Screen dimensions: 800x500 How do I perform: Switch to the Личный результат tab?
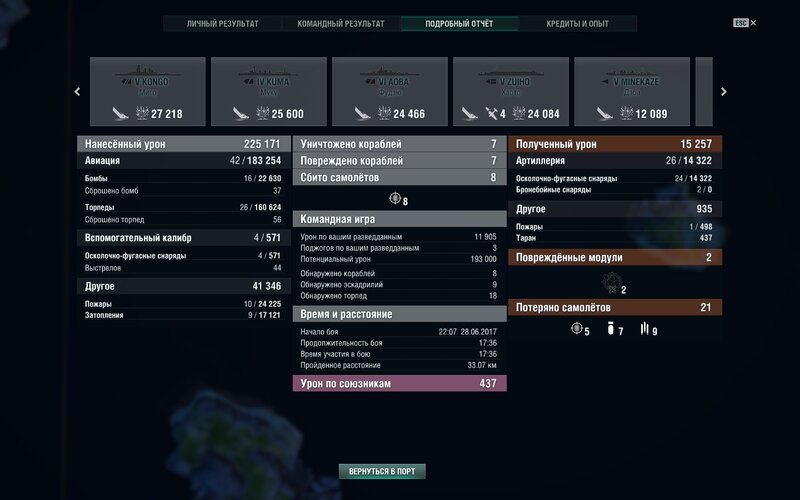tap(222, 23)
